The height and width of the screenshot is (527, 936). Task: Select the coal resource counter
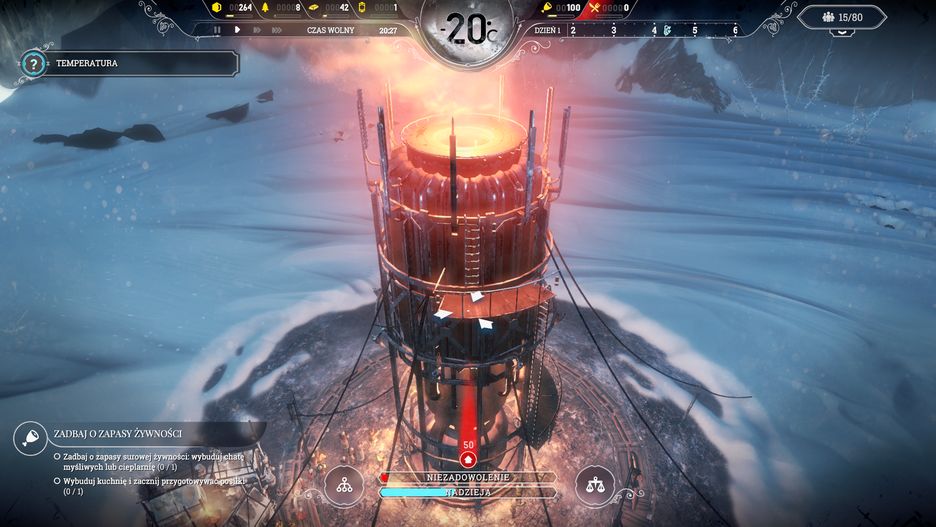236,8
